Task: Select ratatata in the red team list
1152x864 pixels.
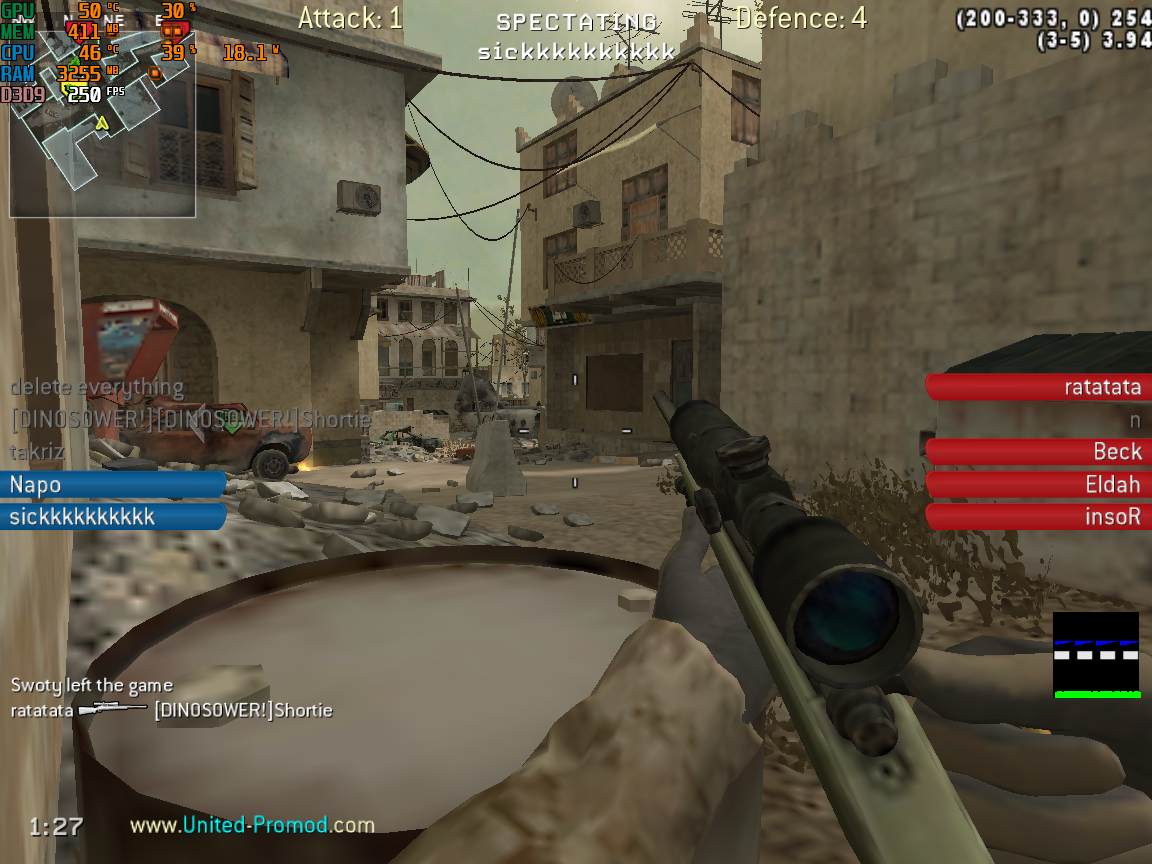Action: (1036, 387)
